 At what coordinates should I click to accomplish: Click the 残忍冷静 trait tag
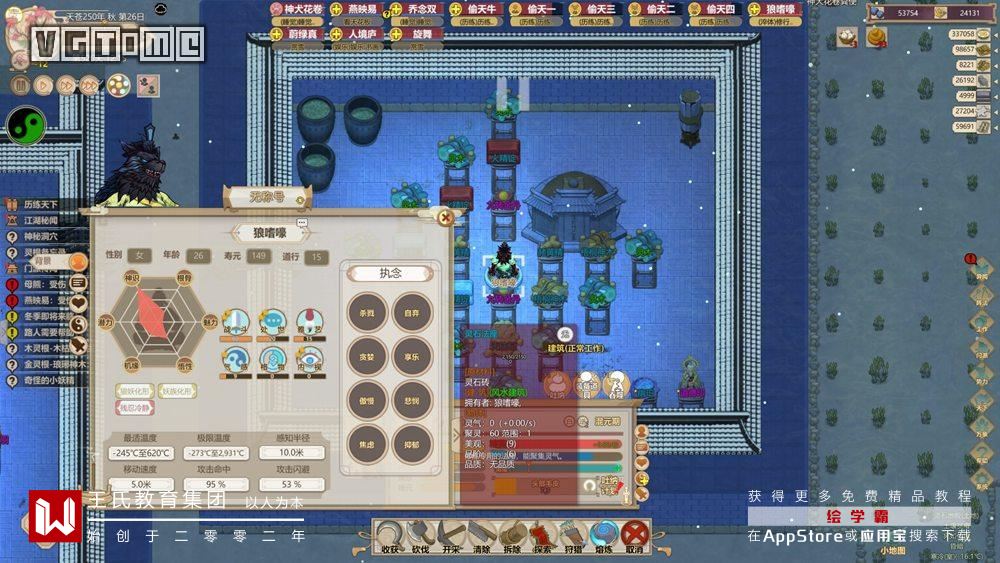pyautogui.click(x=137, y=408)
